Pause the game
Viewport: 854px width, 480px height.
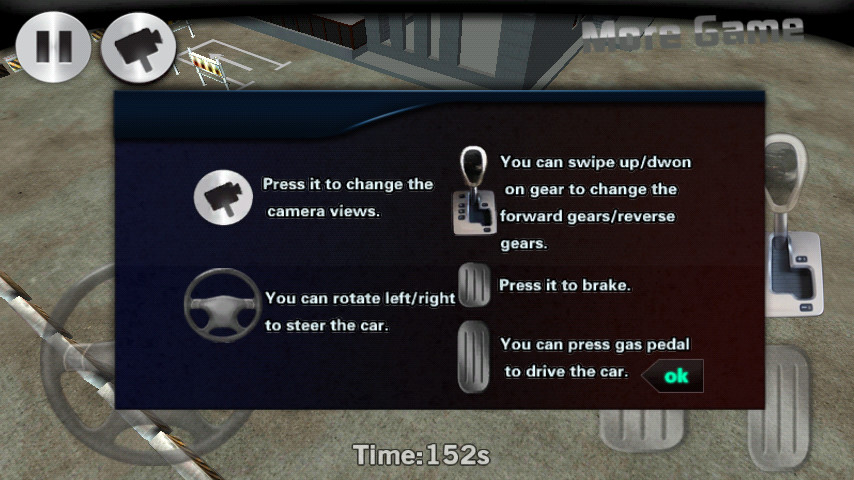pos(53,47)
